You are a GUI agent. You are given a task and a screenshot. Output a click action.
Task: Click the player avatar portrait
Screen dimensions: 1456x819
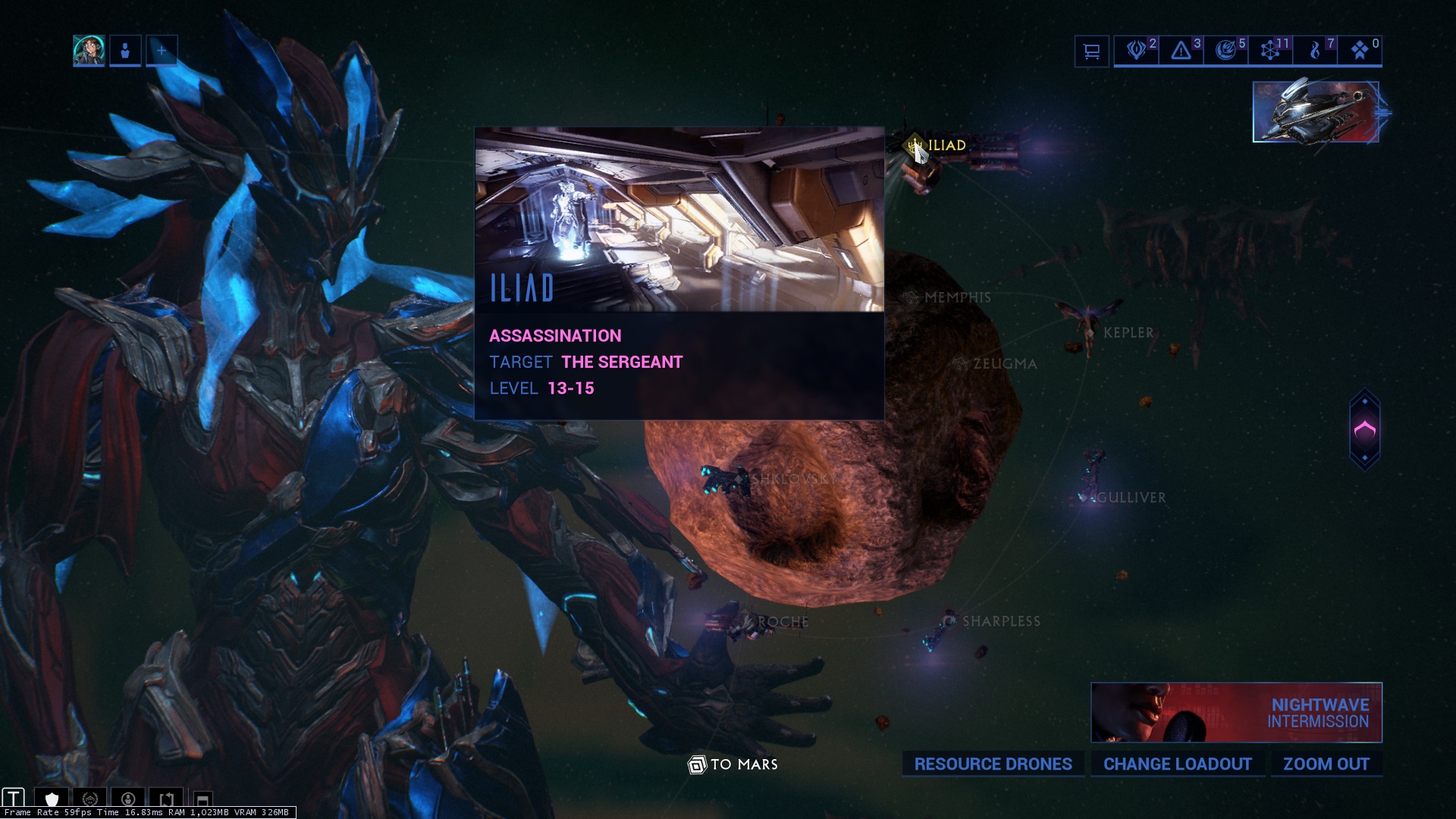(89, 51)
